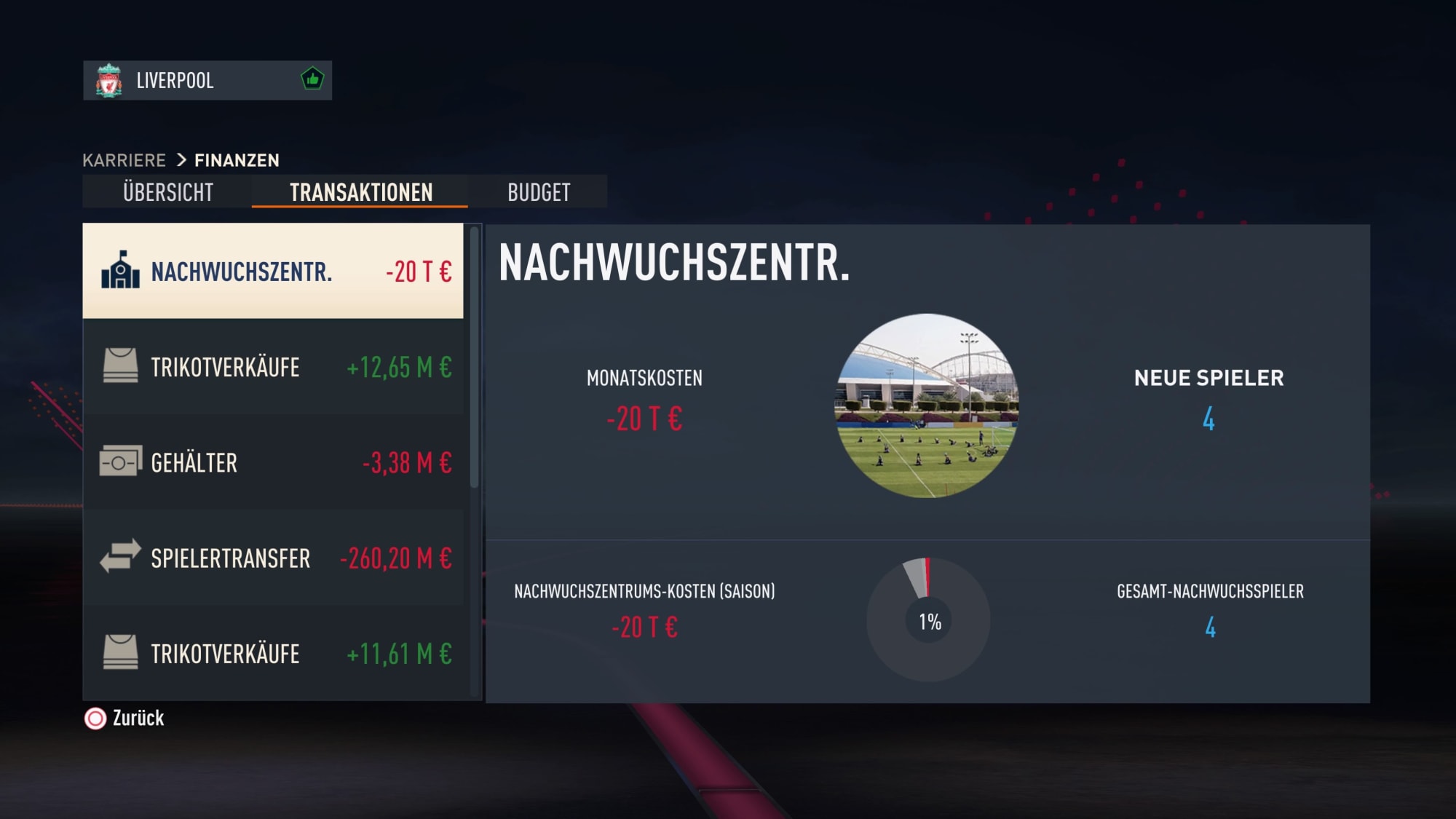1456x819 pixels.
Task: Select the Transaktionen tab
Action: [360, 191]
